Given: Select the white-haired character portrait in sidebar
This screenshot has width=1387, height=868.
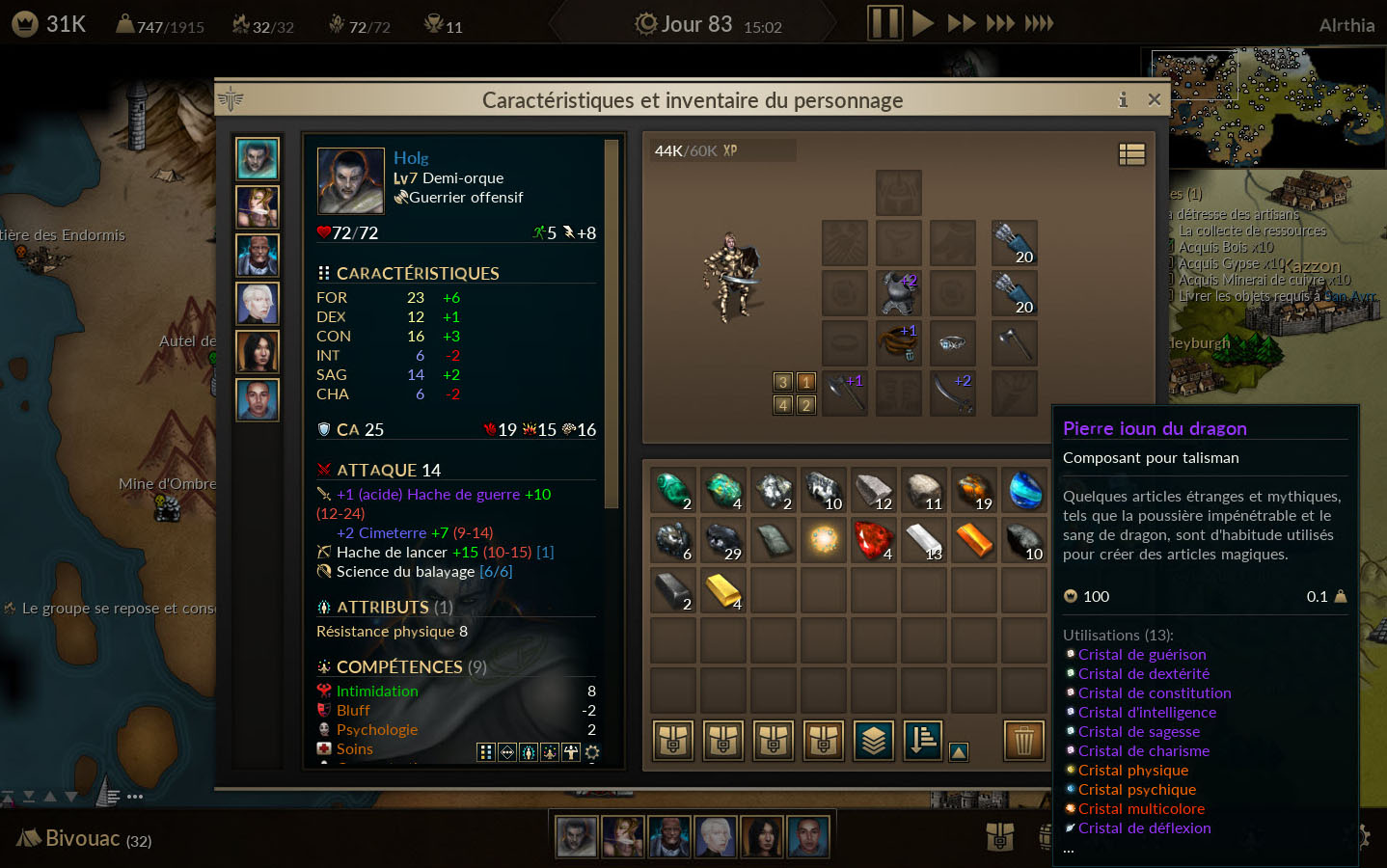Looking at the screenshot, I should (258, 304).
